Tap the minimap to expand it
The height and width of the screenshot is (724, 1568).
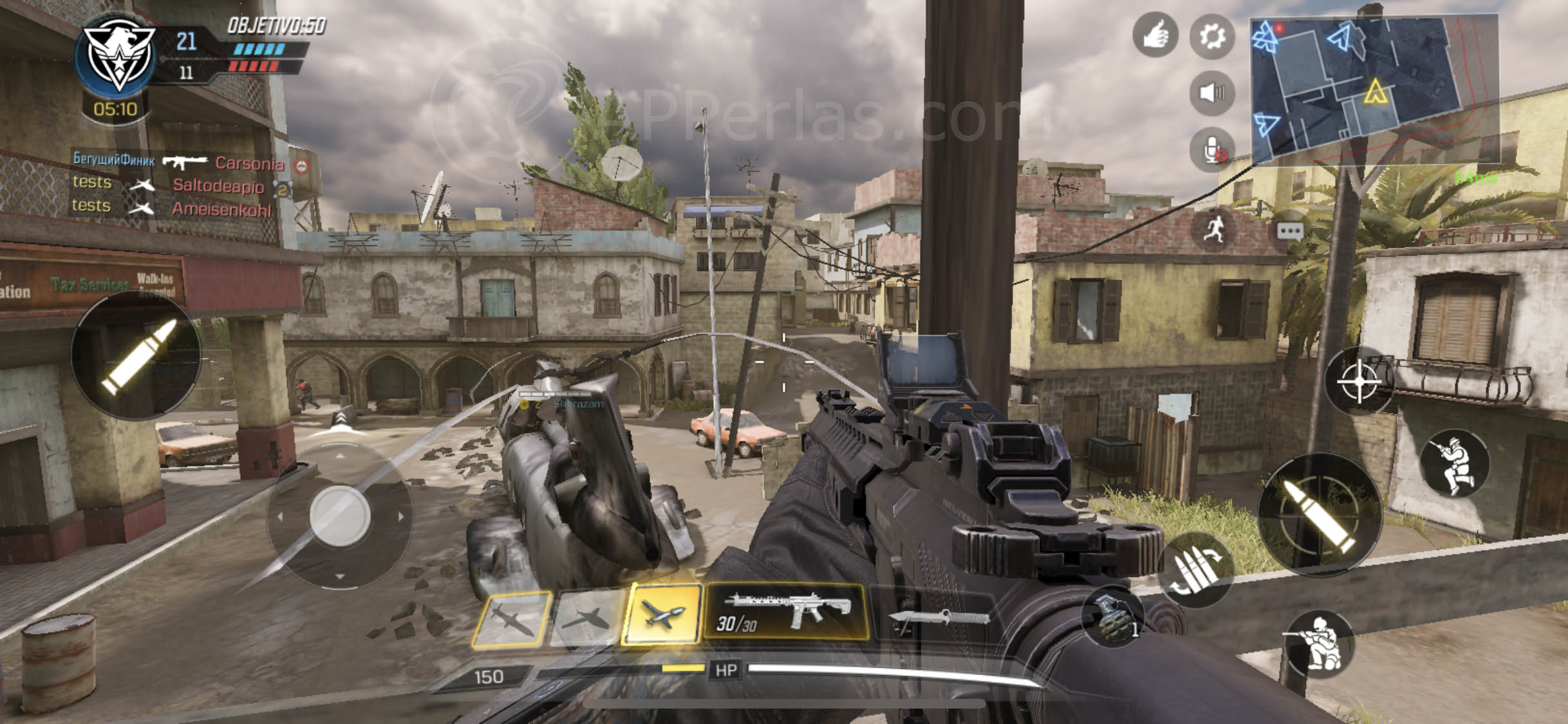(x=1376, y=87)
